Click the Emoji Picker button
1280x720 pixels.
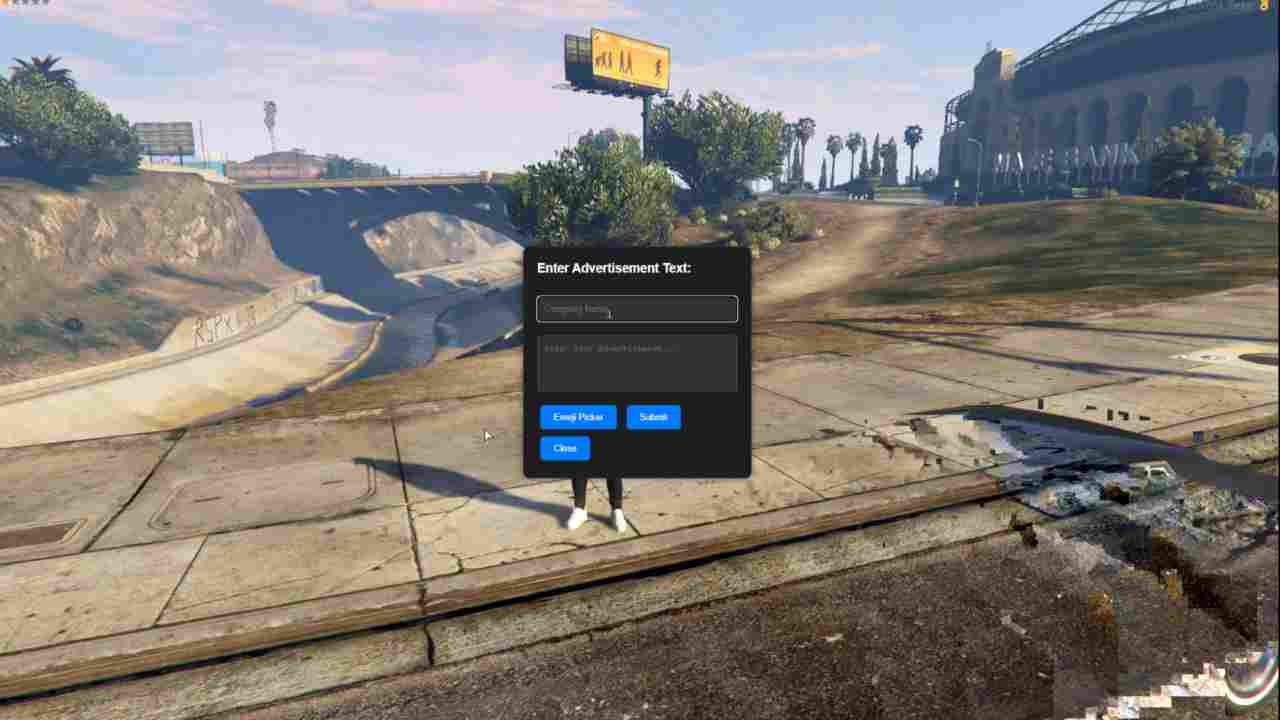[x=578, y=417]
